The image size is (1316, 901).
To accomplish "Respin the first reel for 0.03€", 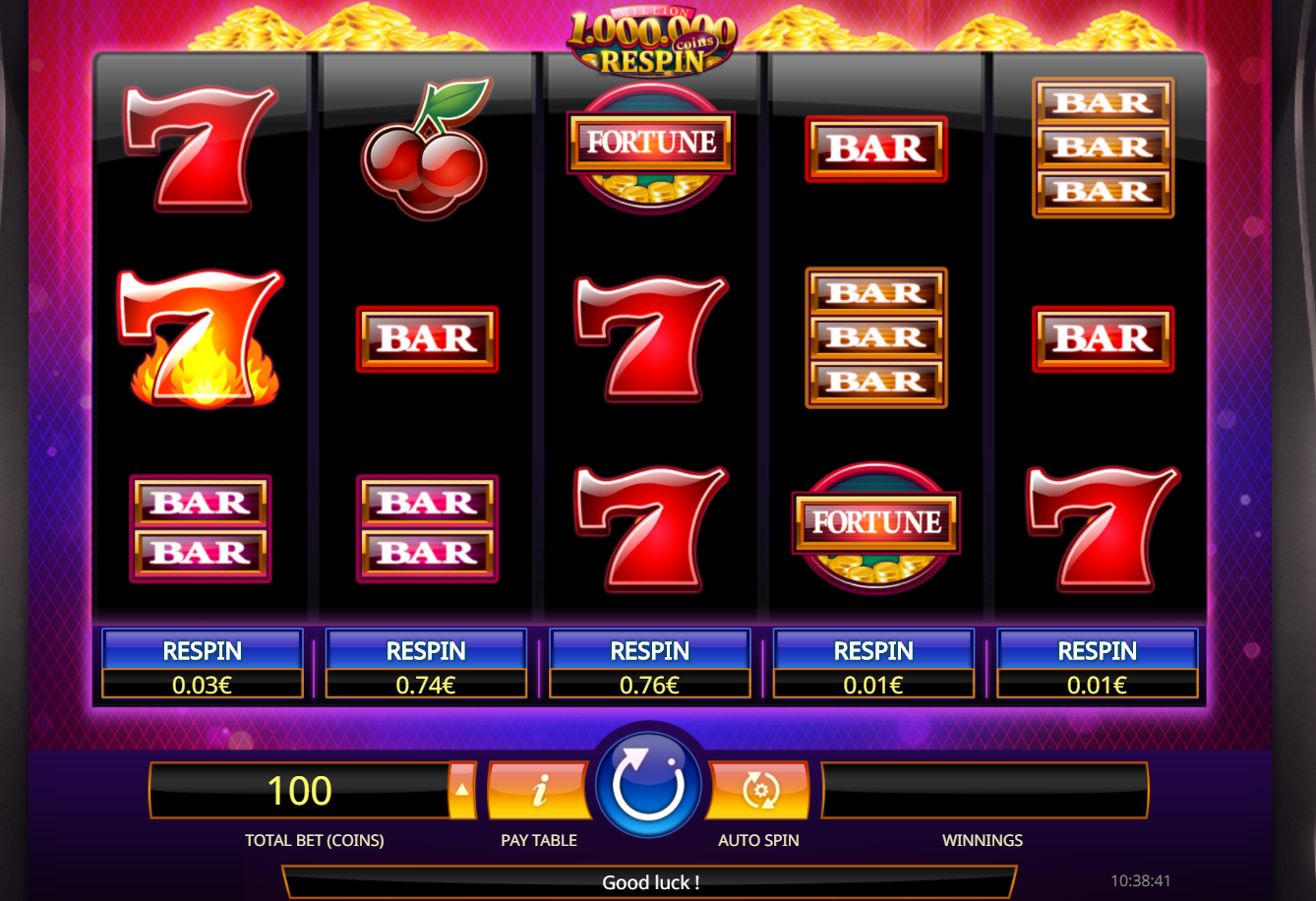I will click(x=202, y=664).
